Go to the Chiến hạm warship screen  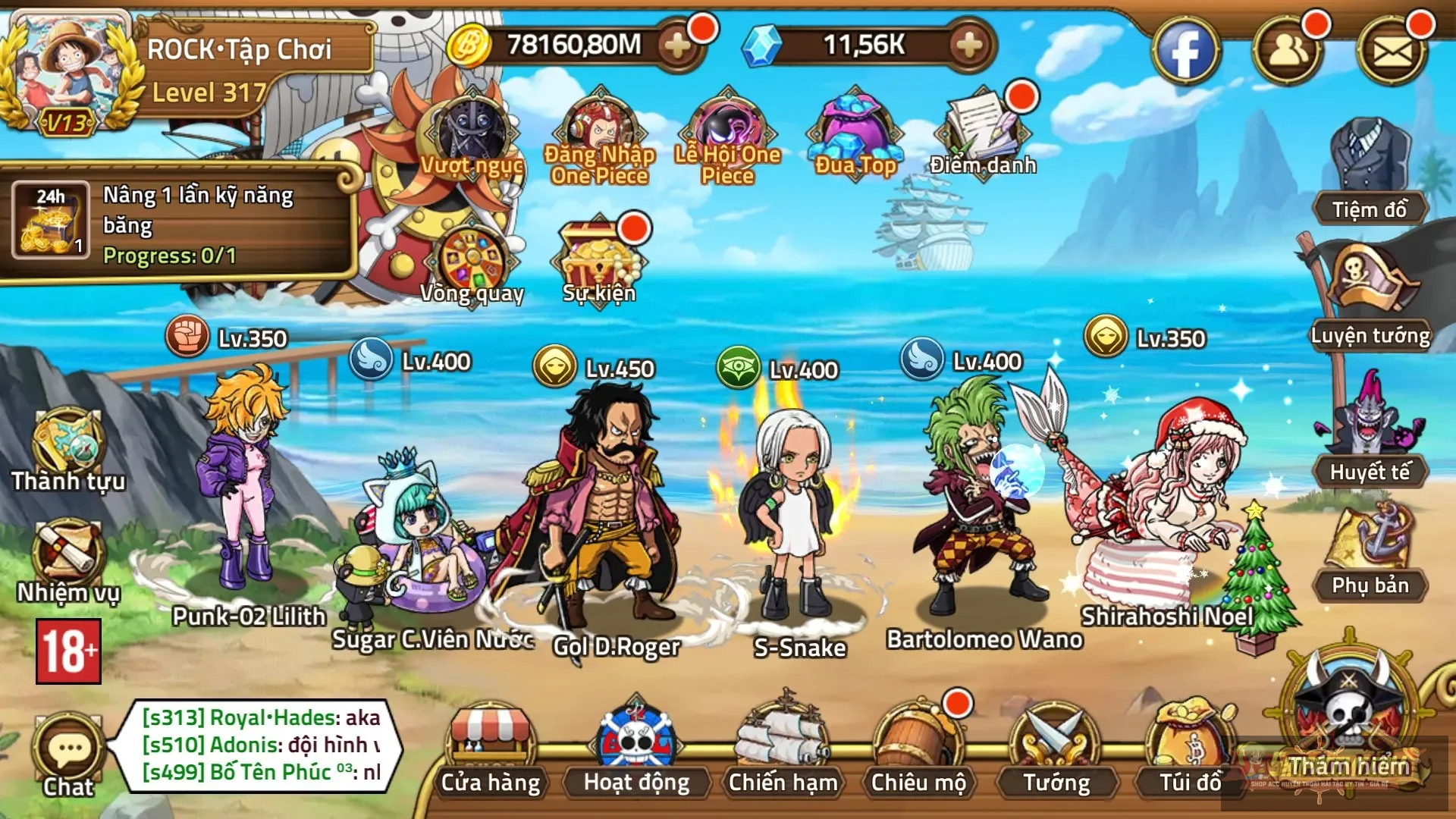pos(783,747)
